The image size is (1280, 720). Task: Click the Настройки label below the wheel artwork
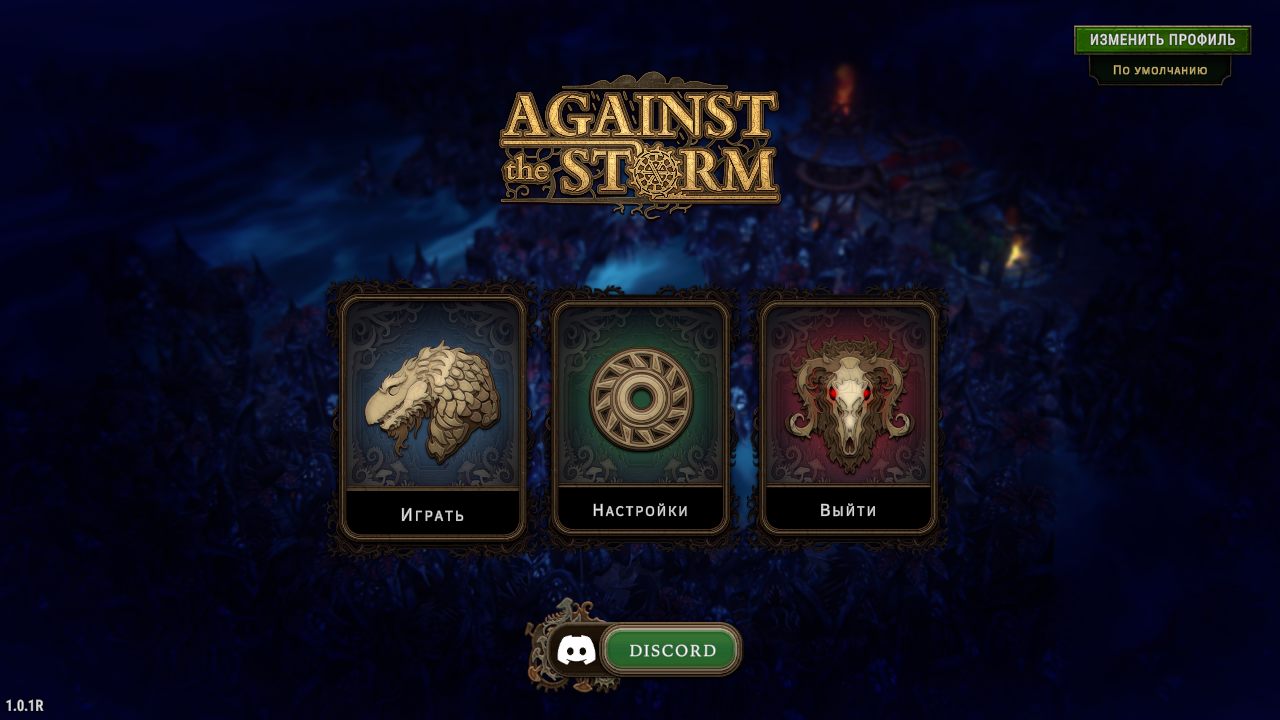(x=641, y=509)
